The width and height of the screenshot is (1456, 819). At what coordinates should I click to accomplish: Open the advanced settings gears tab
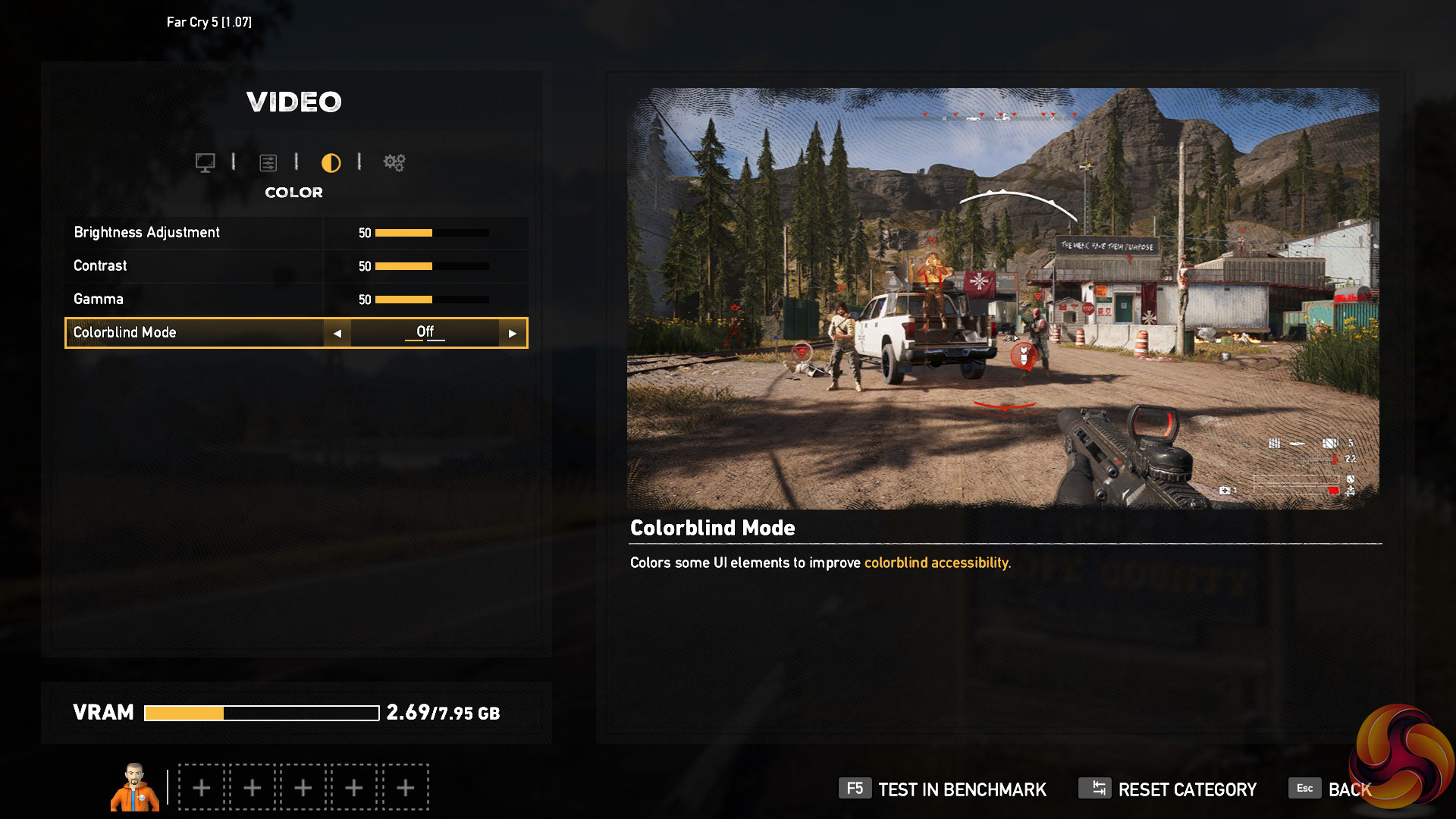coord(394,162)
